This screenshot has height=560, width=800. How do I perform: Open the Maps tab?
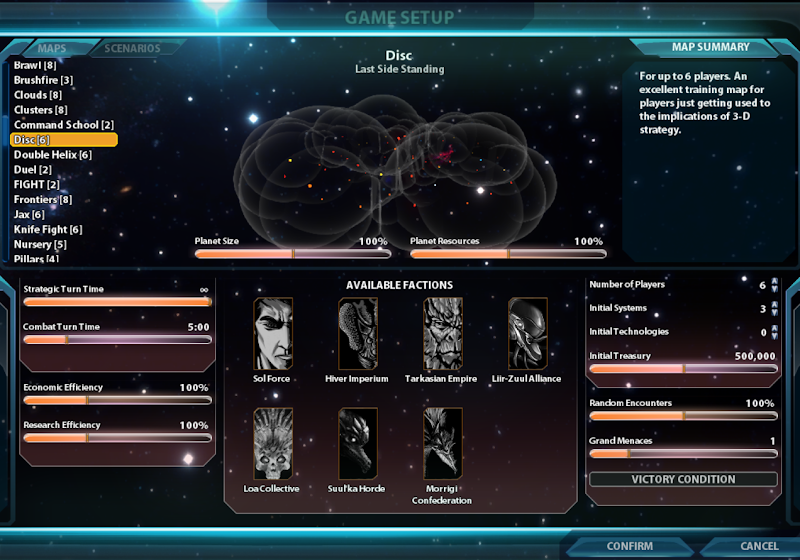click(51, 48)
